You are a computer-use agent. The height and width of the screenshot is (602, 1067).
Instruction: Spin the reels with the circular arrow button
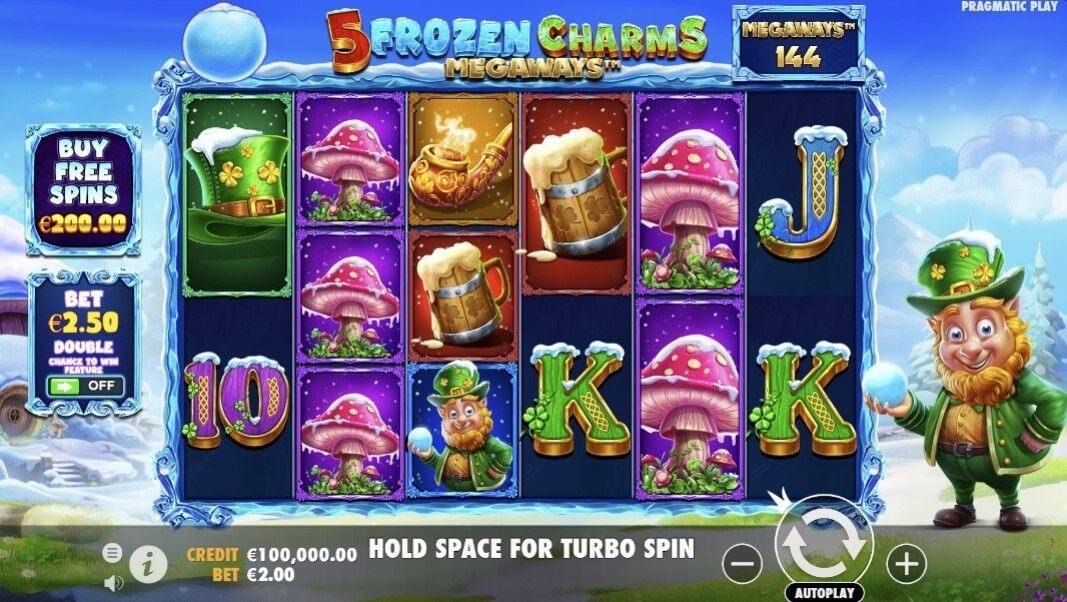pos(823,543)
